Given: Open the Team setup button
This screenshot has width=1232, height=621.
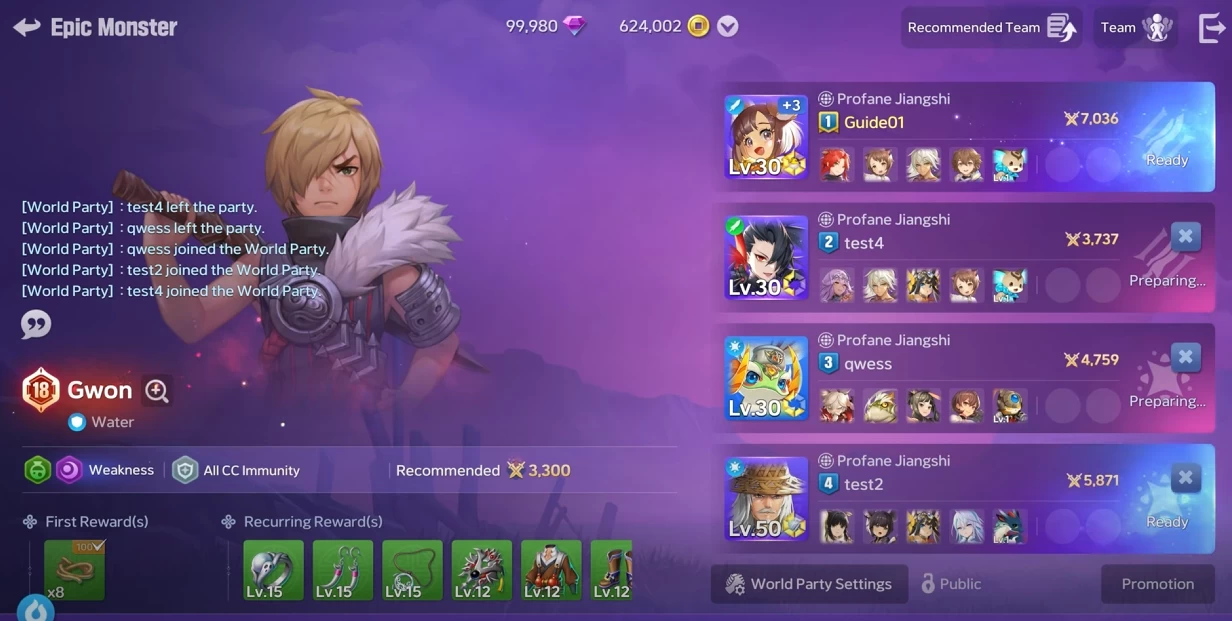Looking at the screenshot, I should tap(1134, 28).
